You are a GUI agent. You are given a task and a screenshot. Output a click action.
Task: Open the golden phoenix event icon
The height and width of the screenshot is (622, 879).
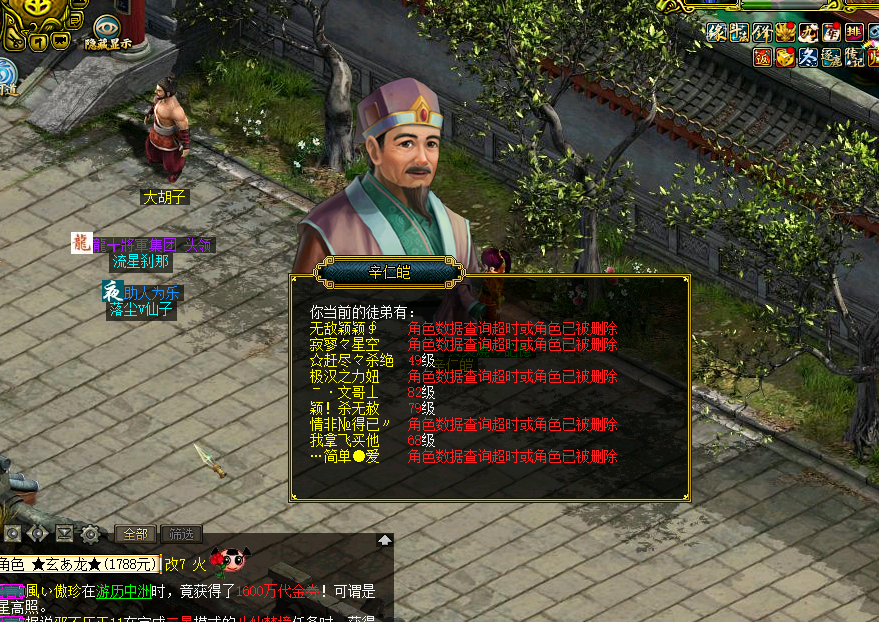[x=786, y=33]
